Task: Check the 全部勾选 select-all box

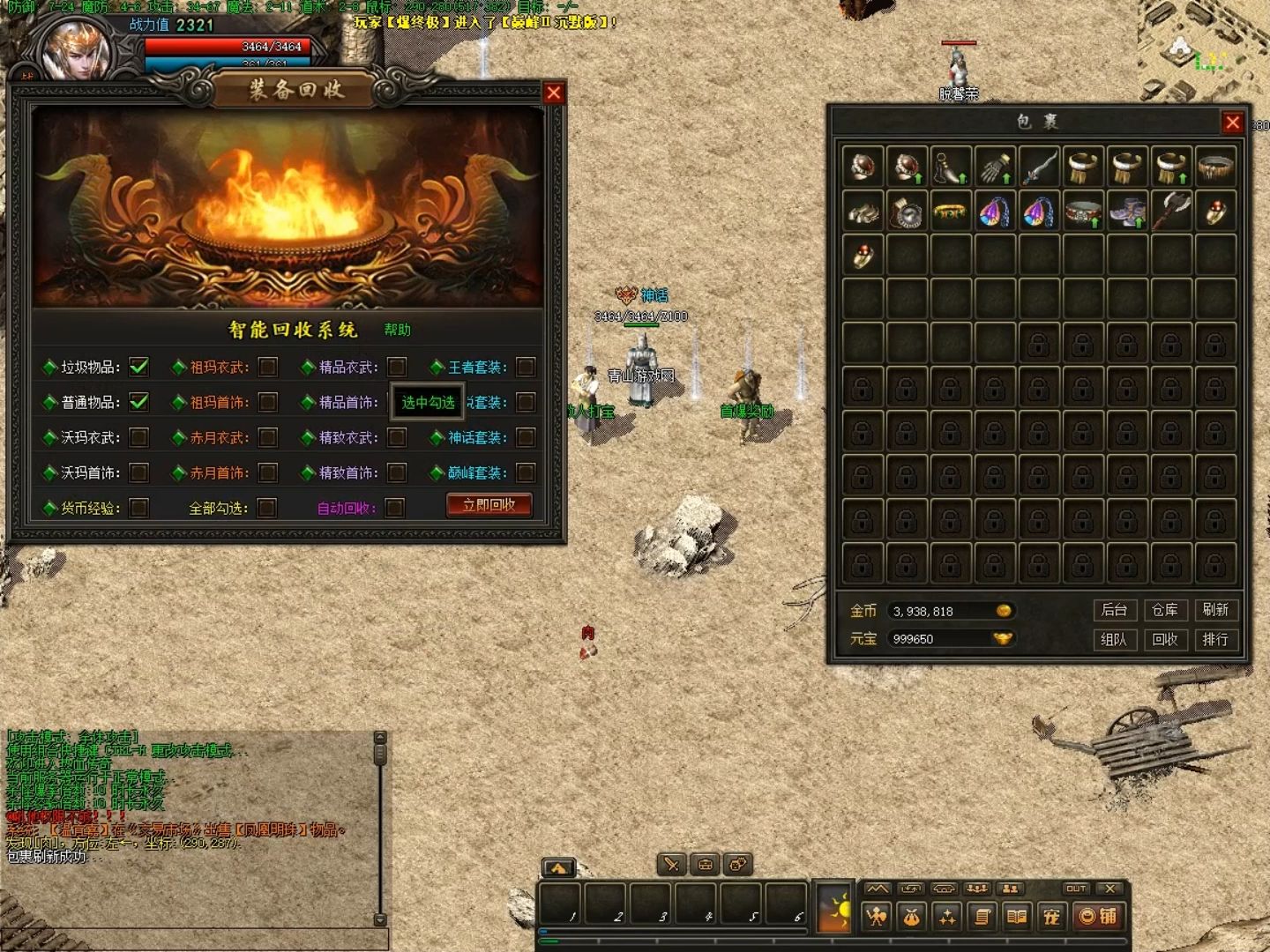Action: pyautogui.click(x=266, y=508)
